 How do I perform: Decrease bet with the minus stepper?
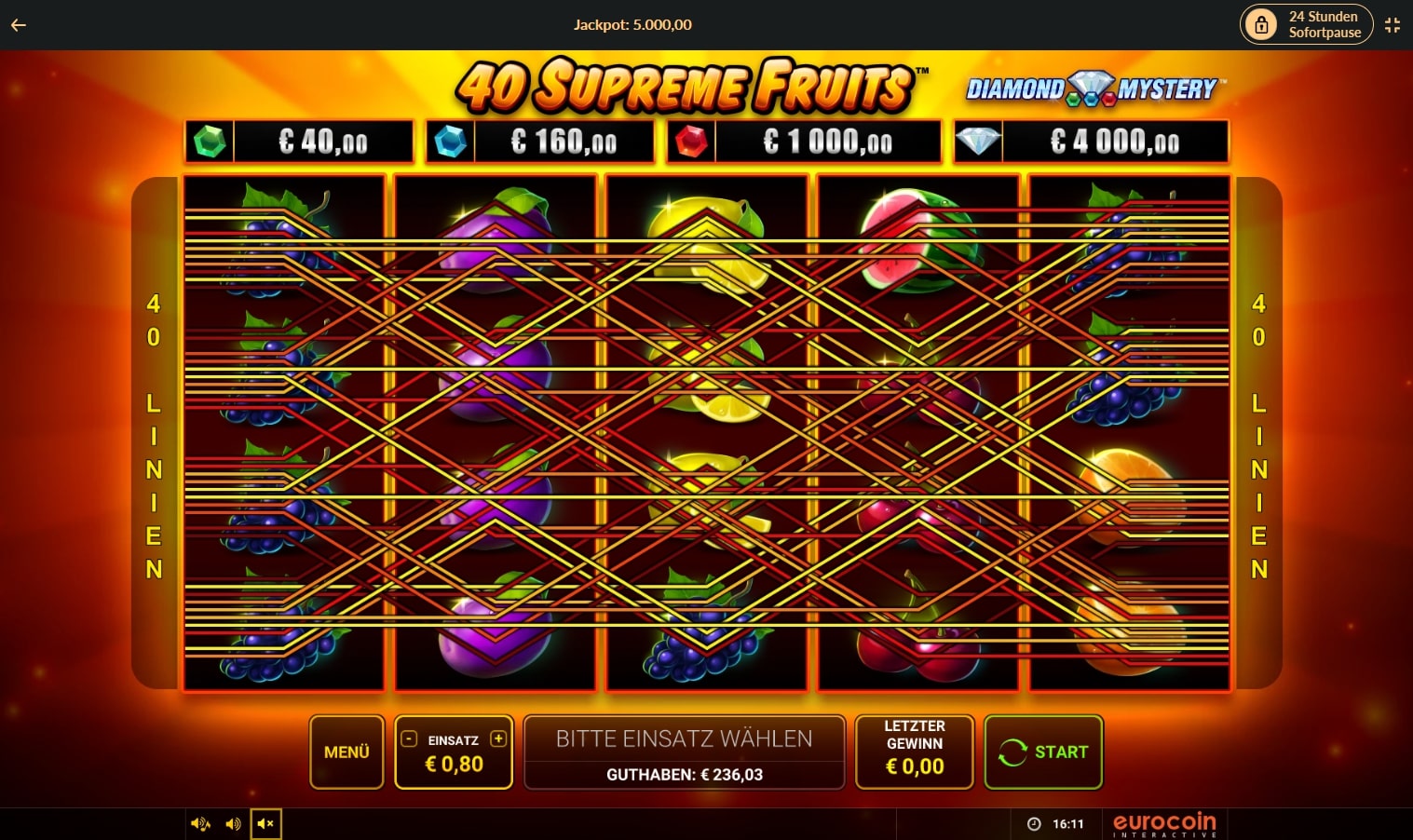(408, 739)
